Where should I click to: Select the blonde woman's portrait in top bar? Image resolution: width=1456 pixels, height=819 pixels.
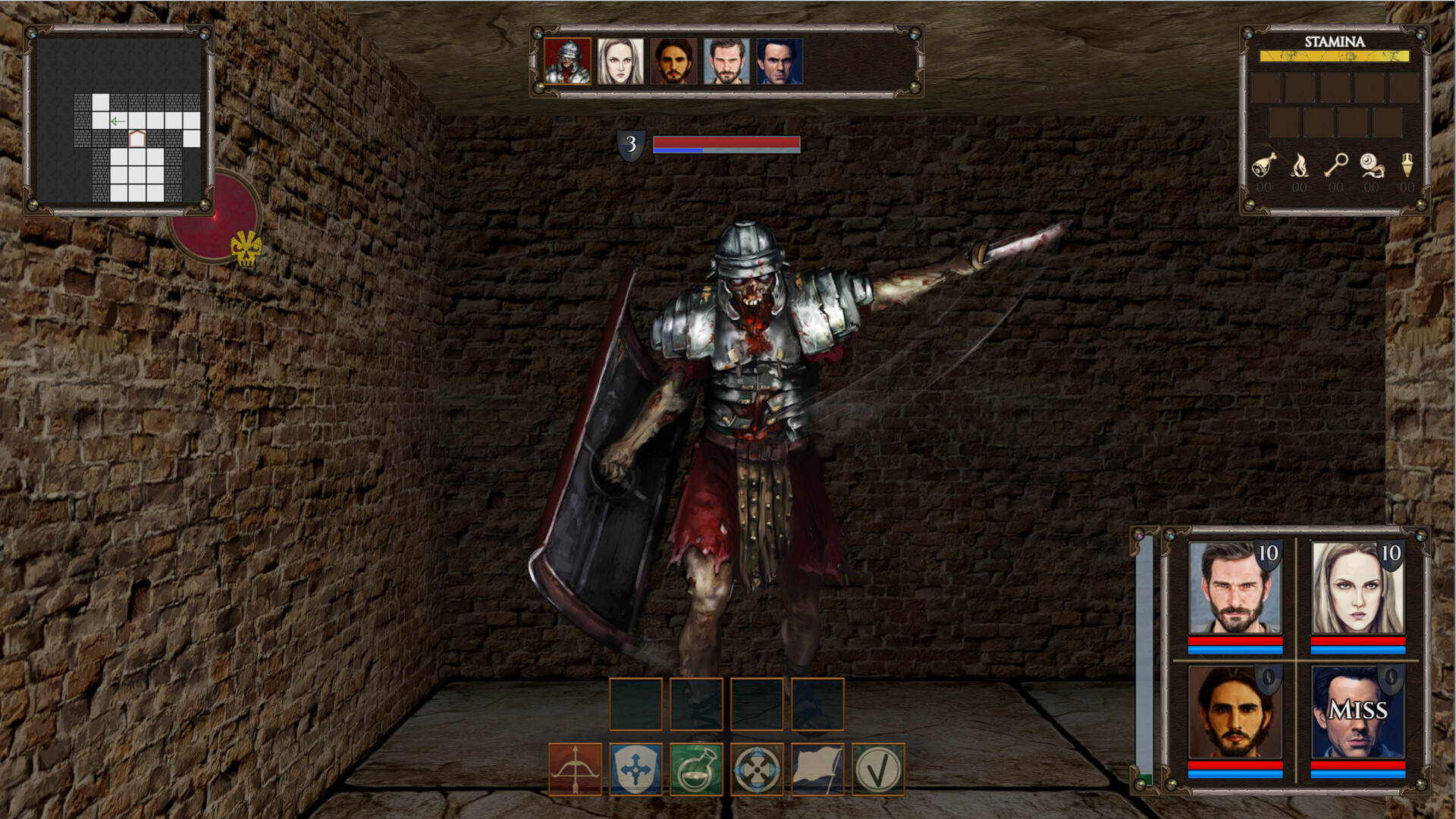tap(619, 63)
